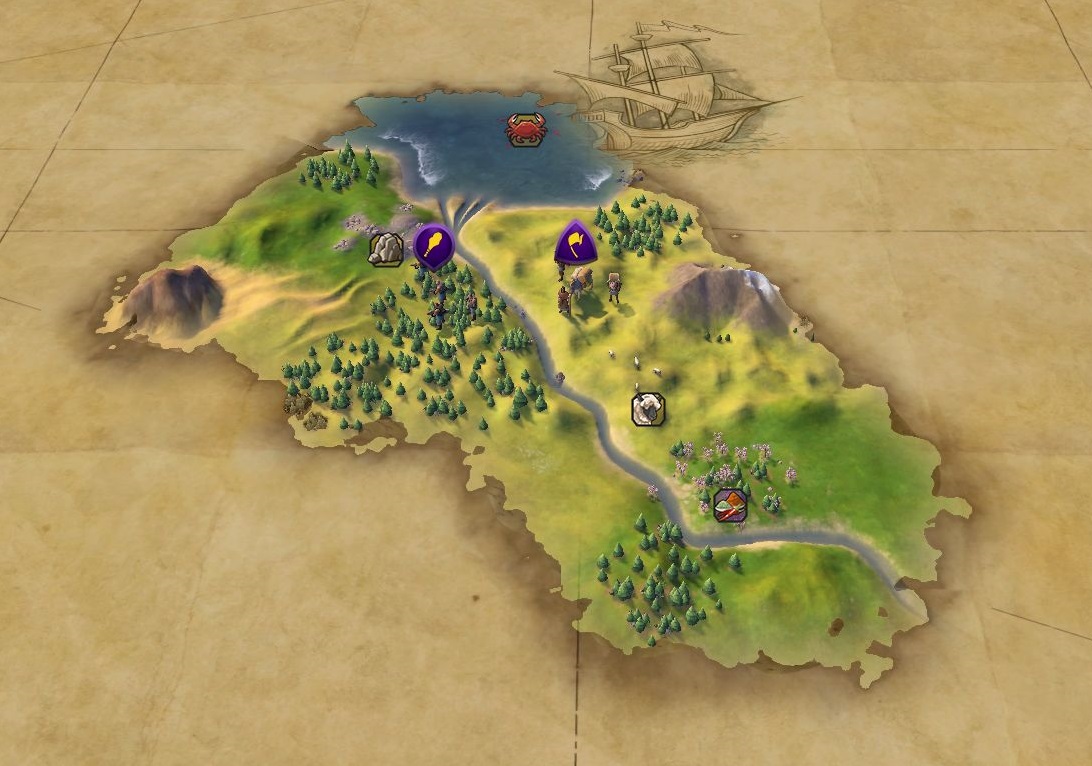
Task: Select the warrior unit with the club banner
Action: click(x=433, y=245)
